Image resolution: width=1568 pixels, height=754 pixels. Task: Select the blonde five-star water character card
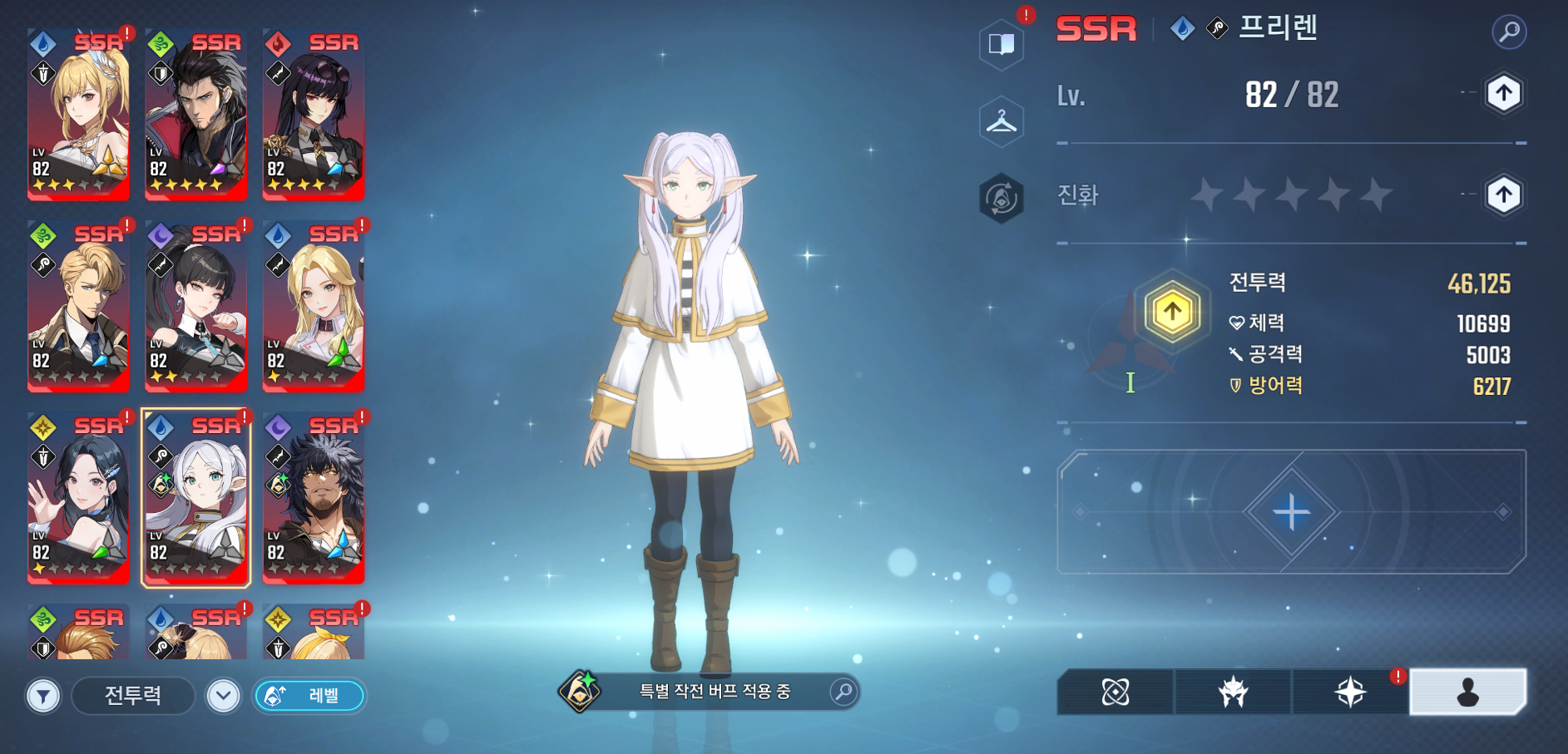(x=79, y=115)
